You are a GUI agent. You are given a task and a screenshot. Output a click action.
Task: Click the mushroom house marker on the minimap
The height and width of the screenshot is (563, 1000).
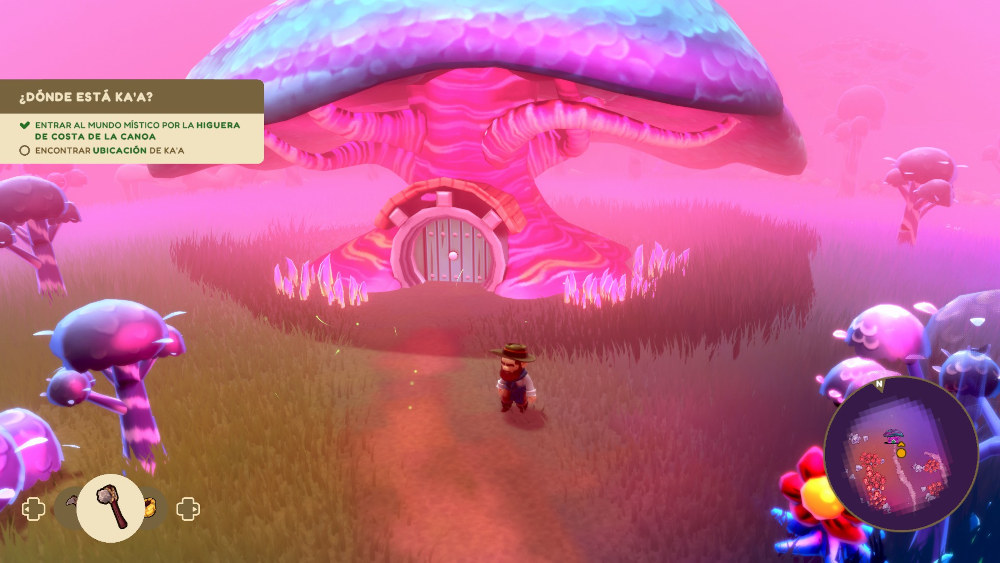point(893,435)
